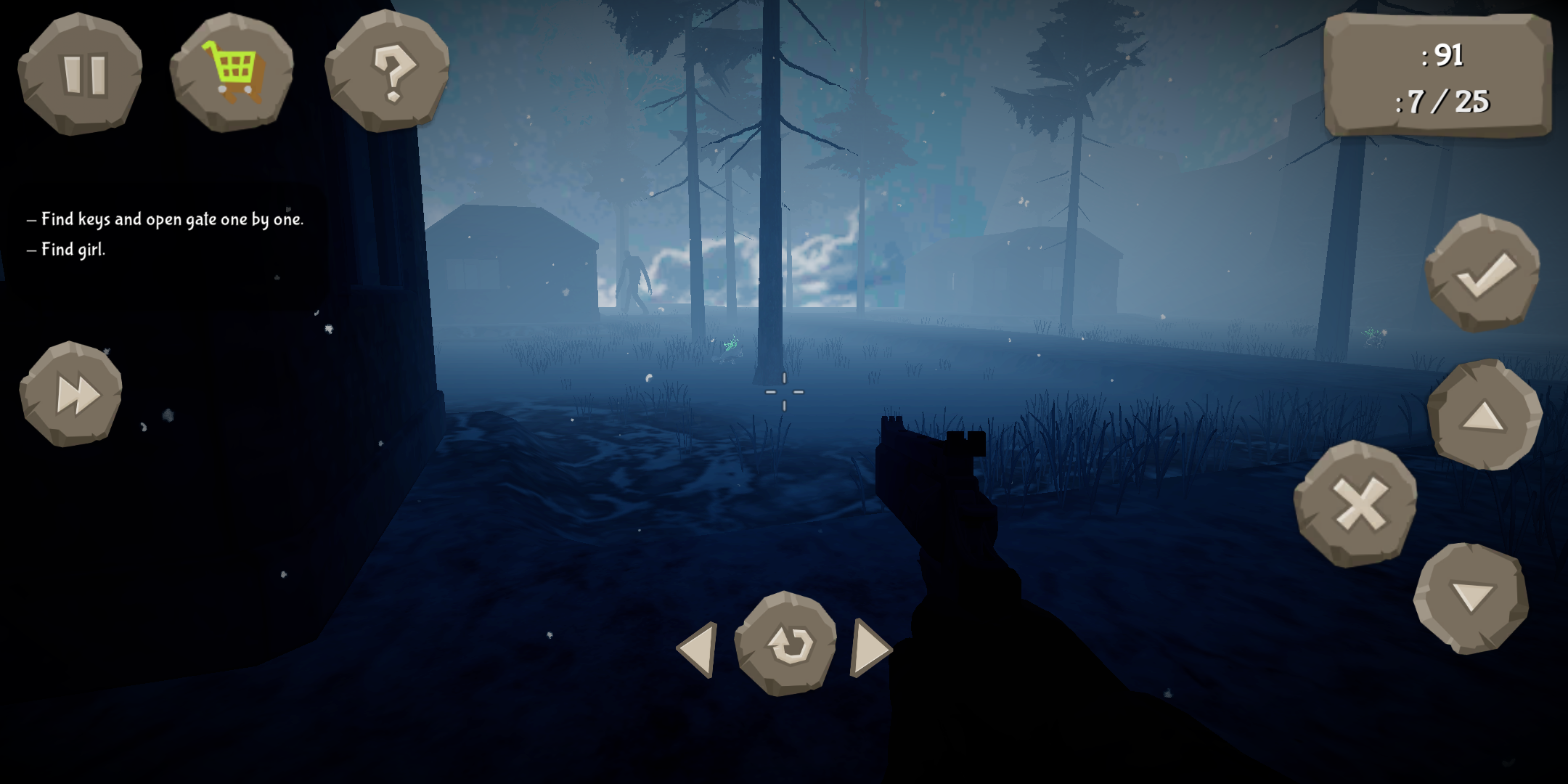
Task: Tap the crosshair in screen center
Action: (x=785, y=392)
